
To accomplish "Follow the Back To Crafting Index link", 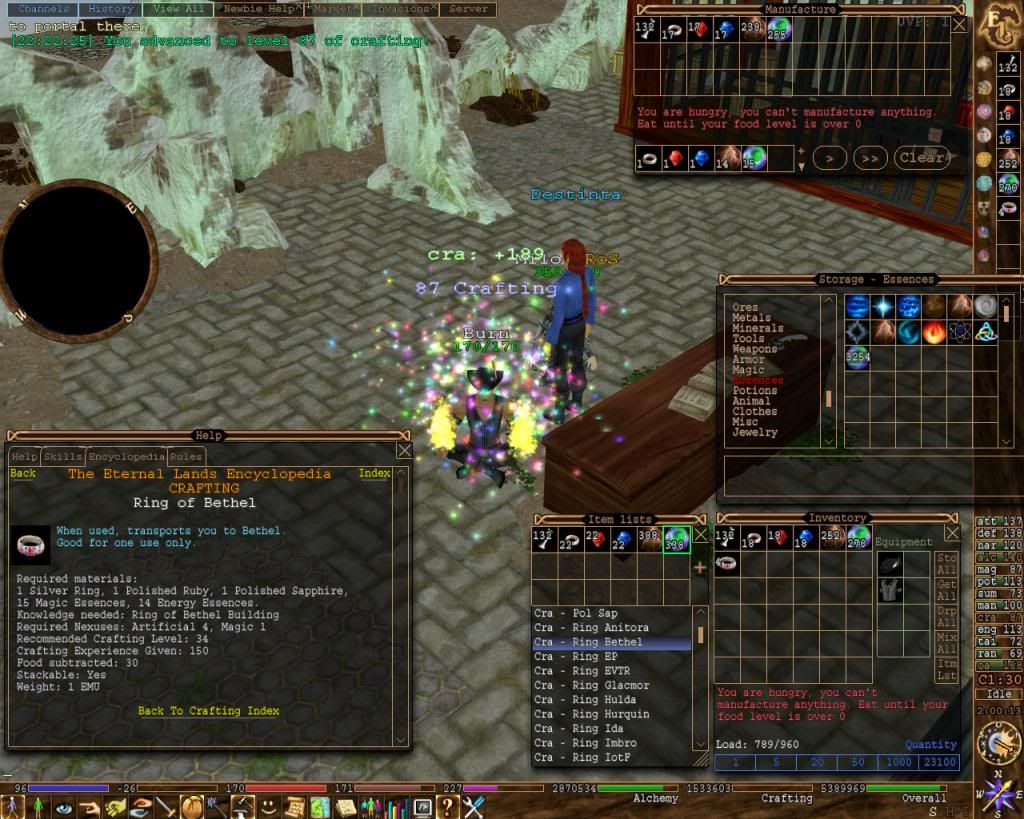I will [208, 711].
